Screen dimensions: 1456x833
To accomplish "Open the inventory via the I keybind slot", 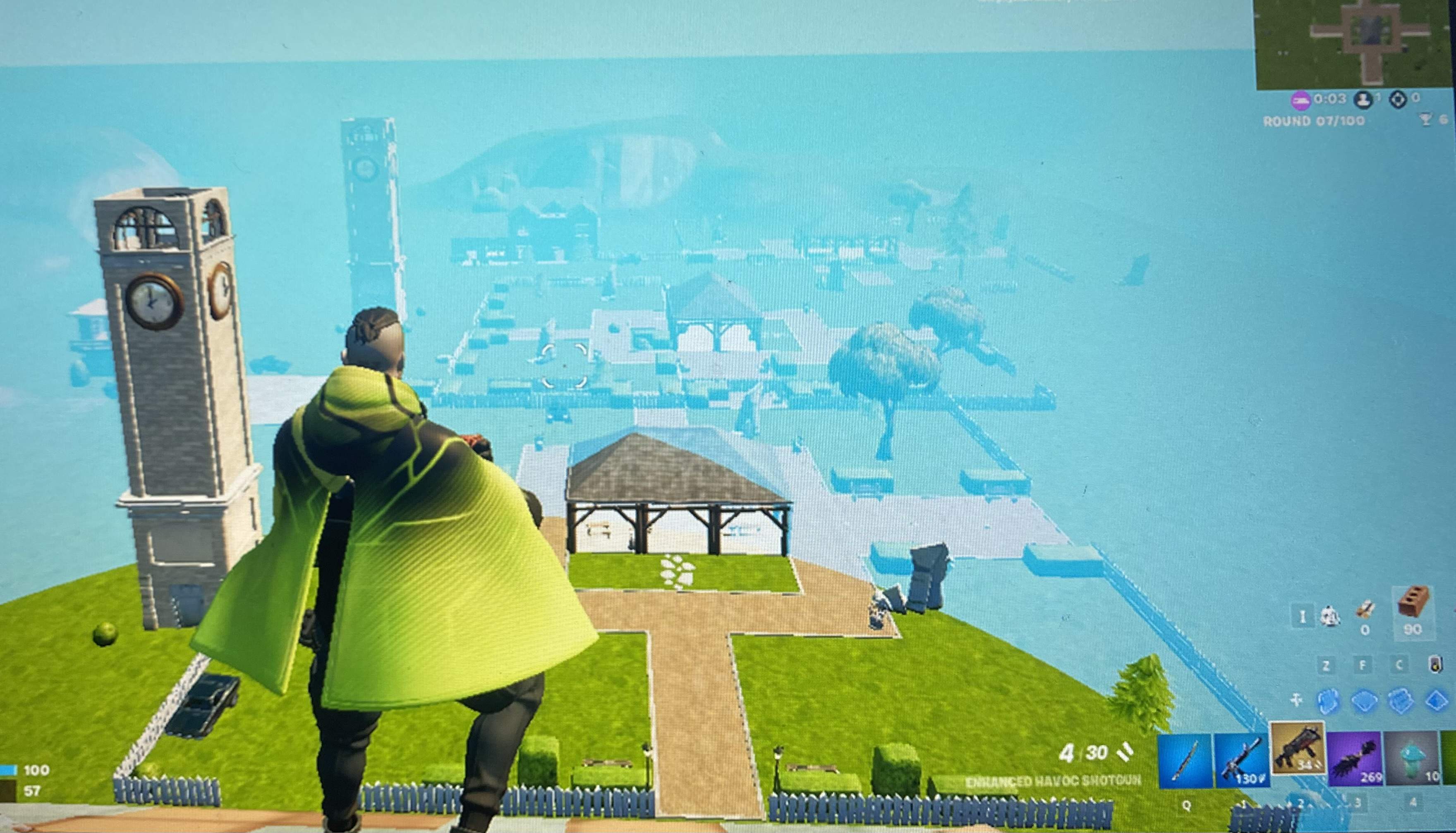I will (1303, 616).
